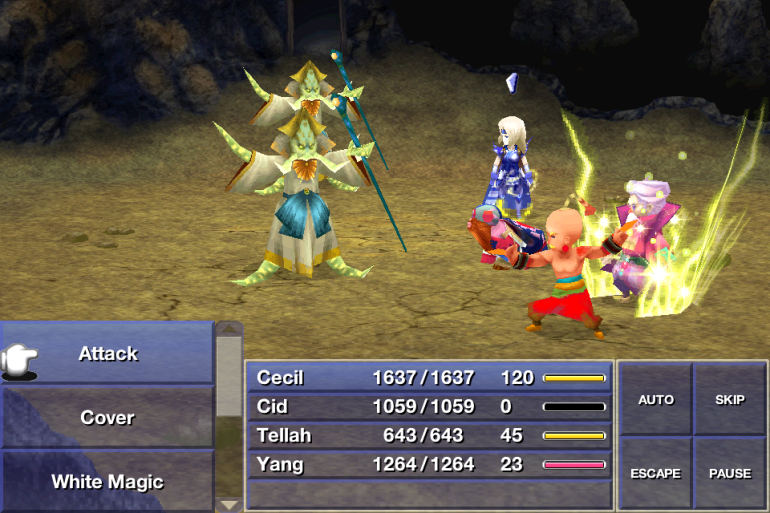770x513 pixels.
Task: Pause the battle with PAUSE
Action: (x=730, y=473)
